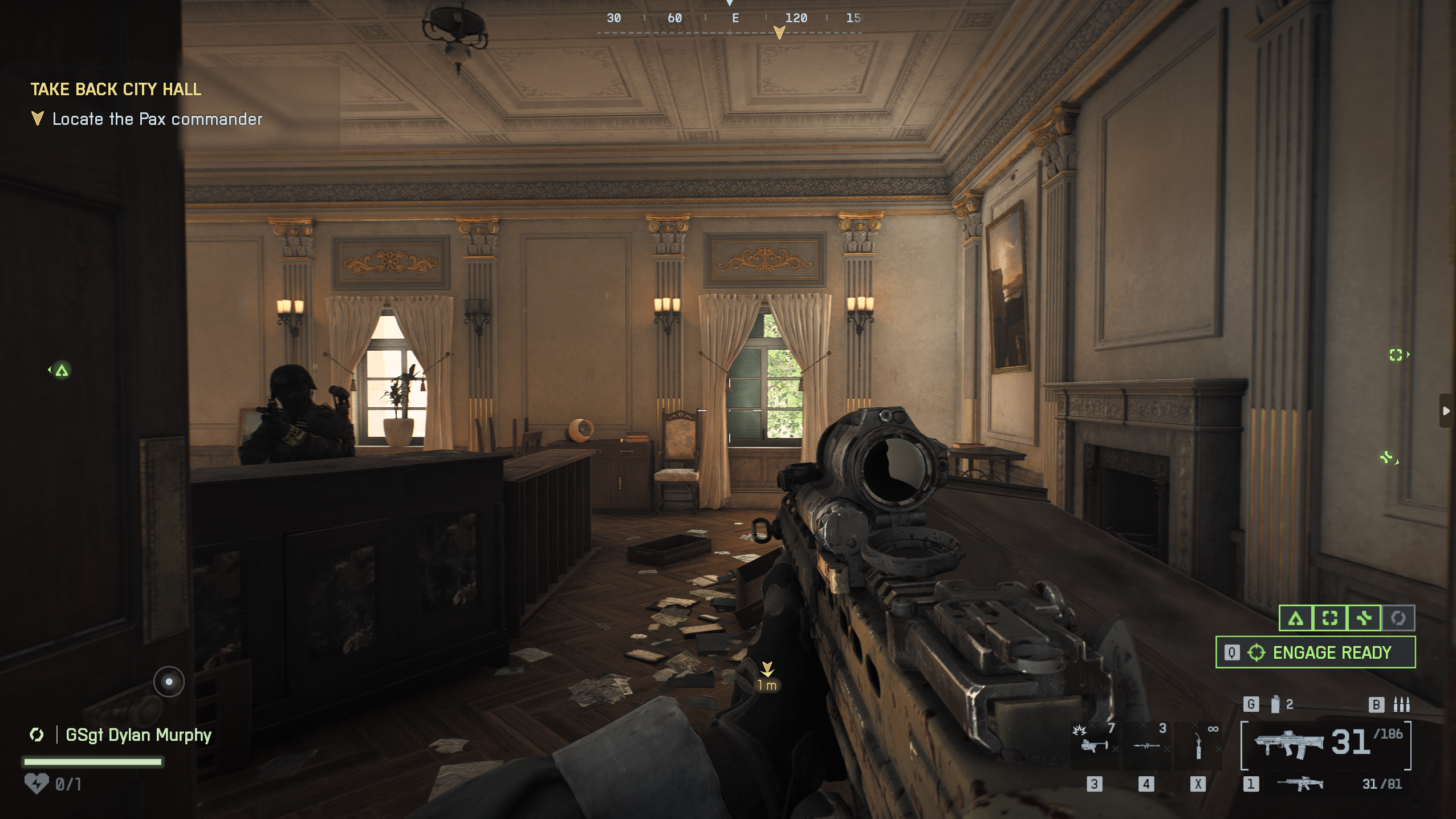Click the revive heart icon

click(36, 784)
